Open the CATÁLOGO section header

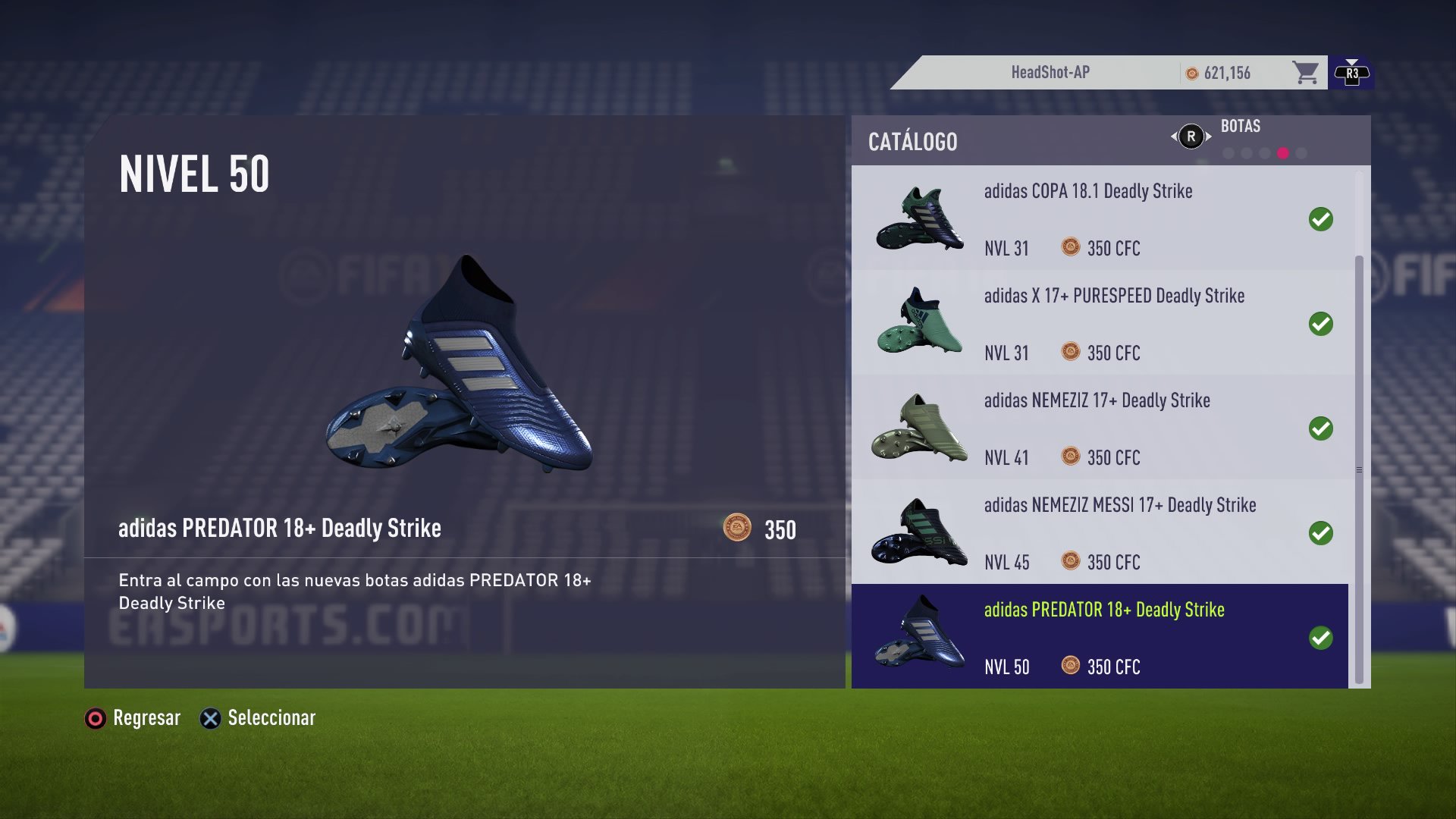912,142
